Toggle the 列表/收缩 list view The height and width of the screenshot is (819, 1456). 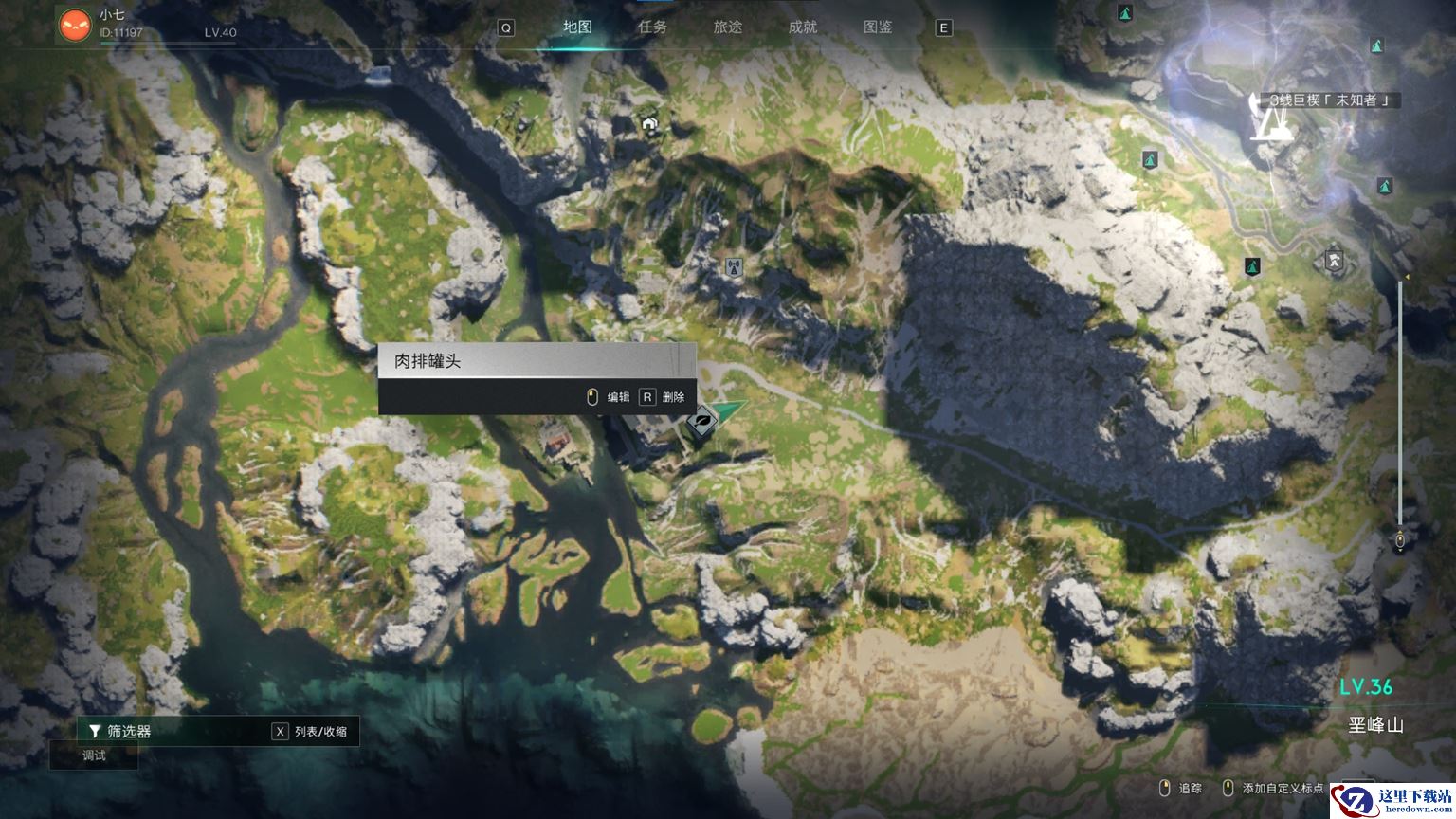tap(310, 731)
